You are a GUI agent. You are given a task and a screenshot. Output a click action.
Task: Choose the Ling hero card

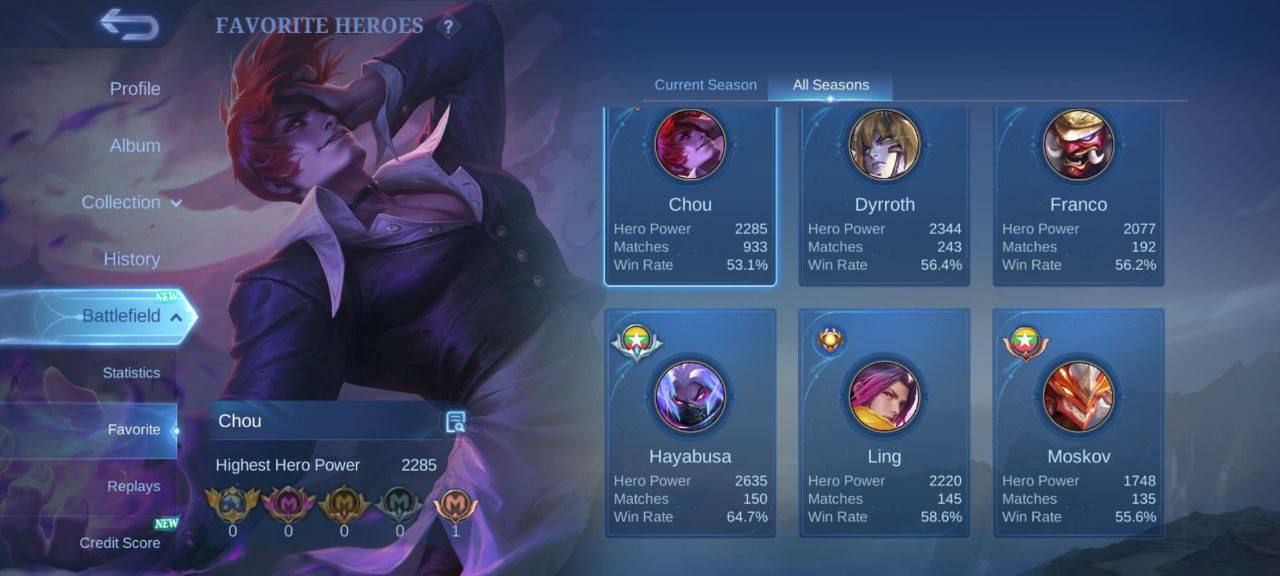(884, 422)
